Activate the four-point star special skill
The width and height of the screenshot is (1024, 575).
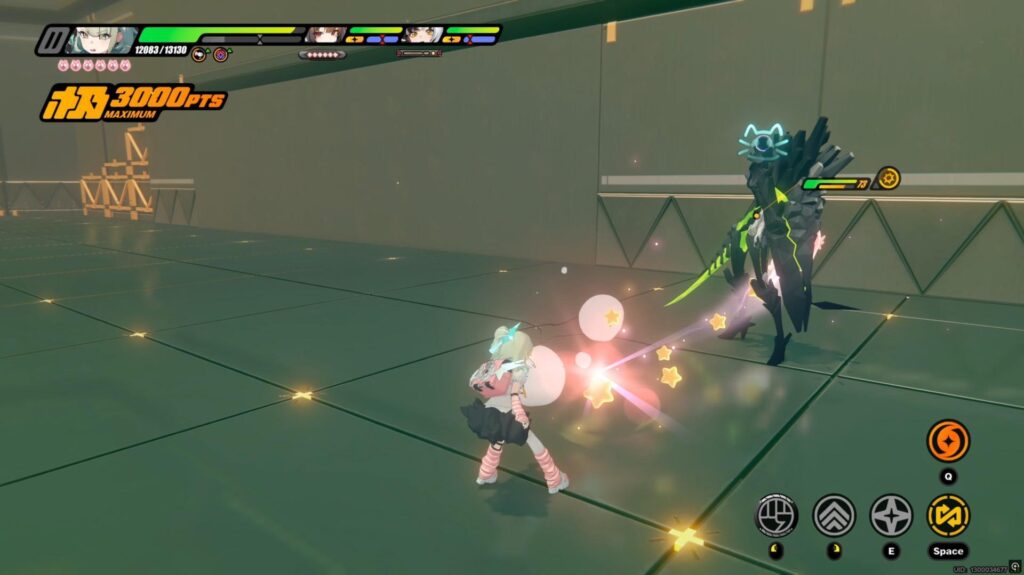tap(890, 515)
